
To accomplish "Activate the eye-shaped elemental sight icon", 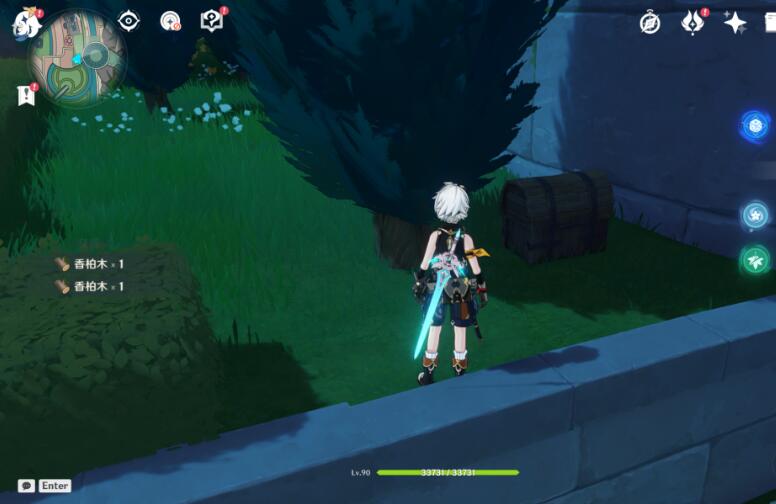I will 129,21.
